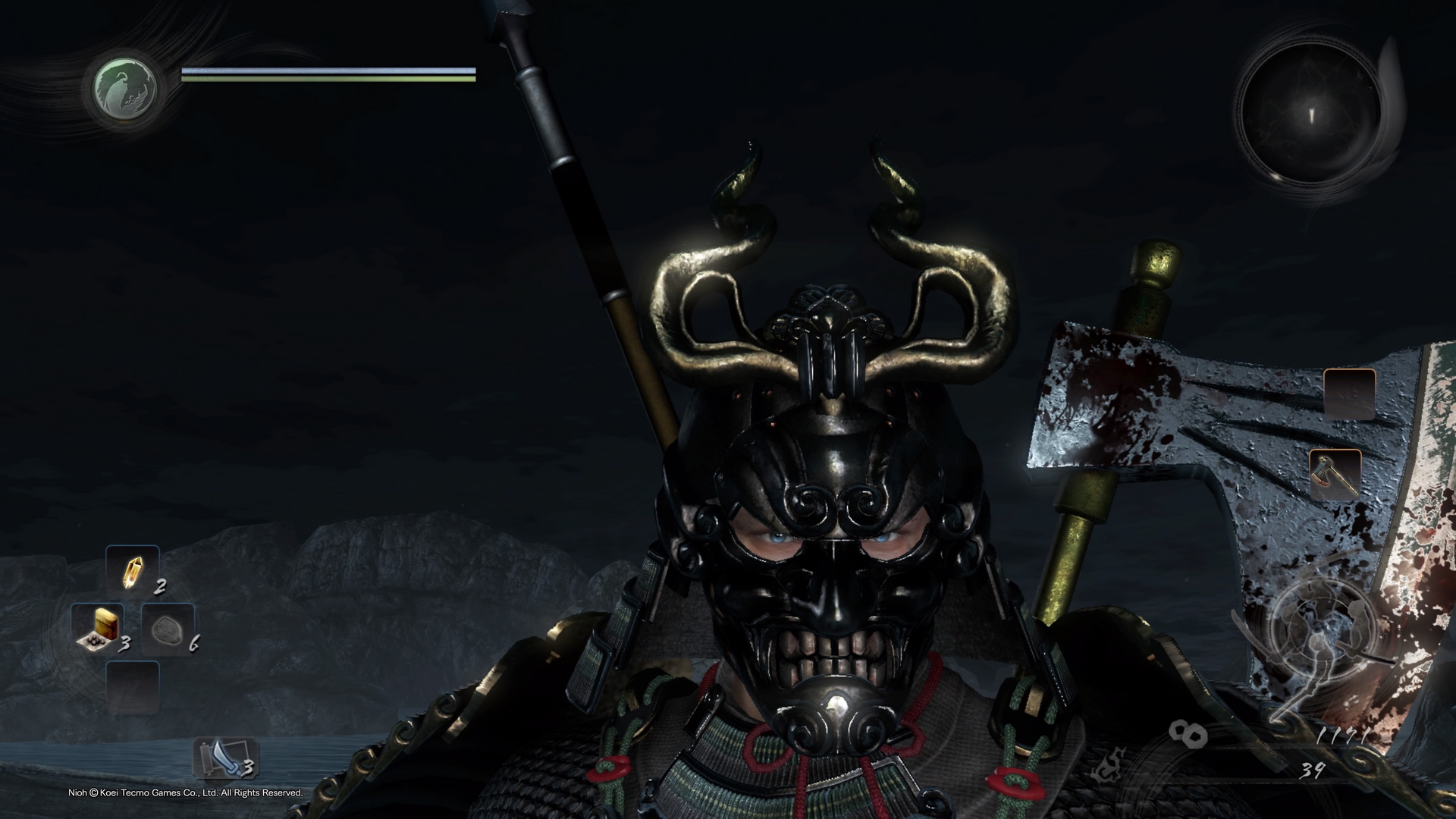Click the circular compass radar
This screenshot has height=819, width=1456.
pos(1310,115)
